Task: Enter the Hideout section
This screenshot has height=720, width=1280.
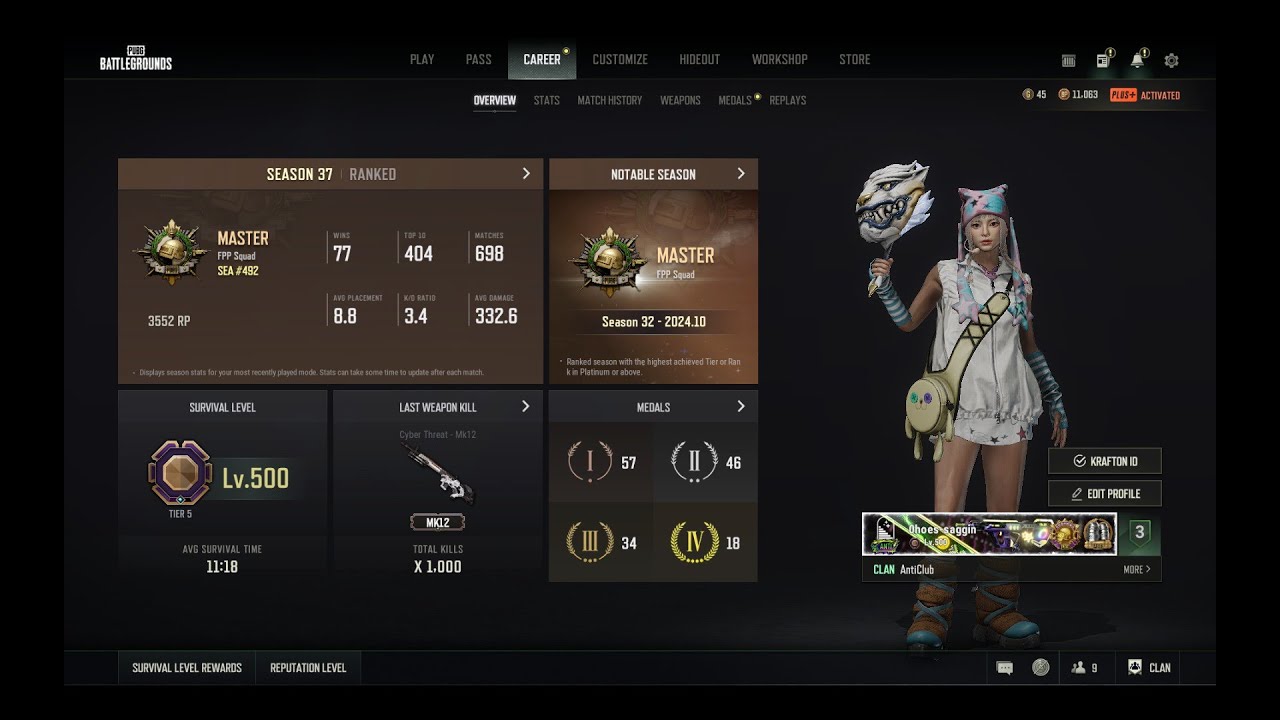Action: pos(699,60)
